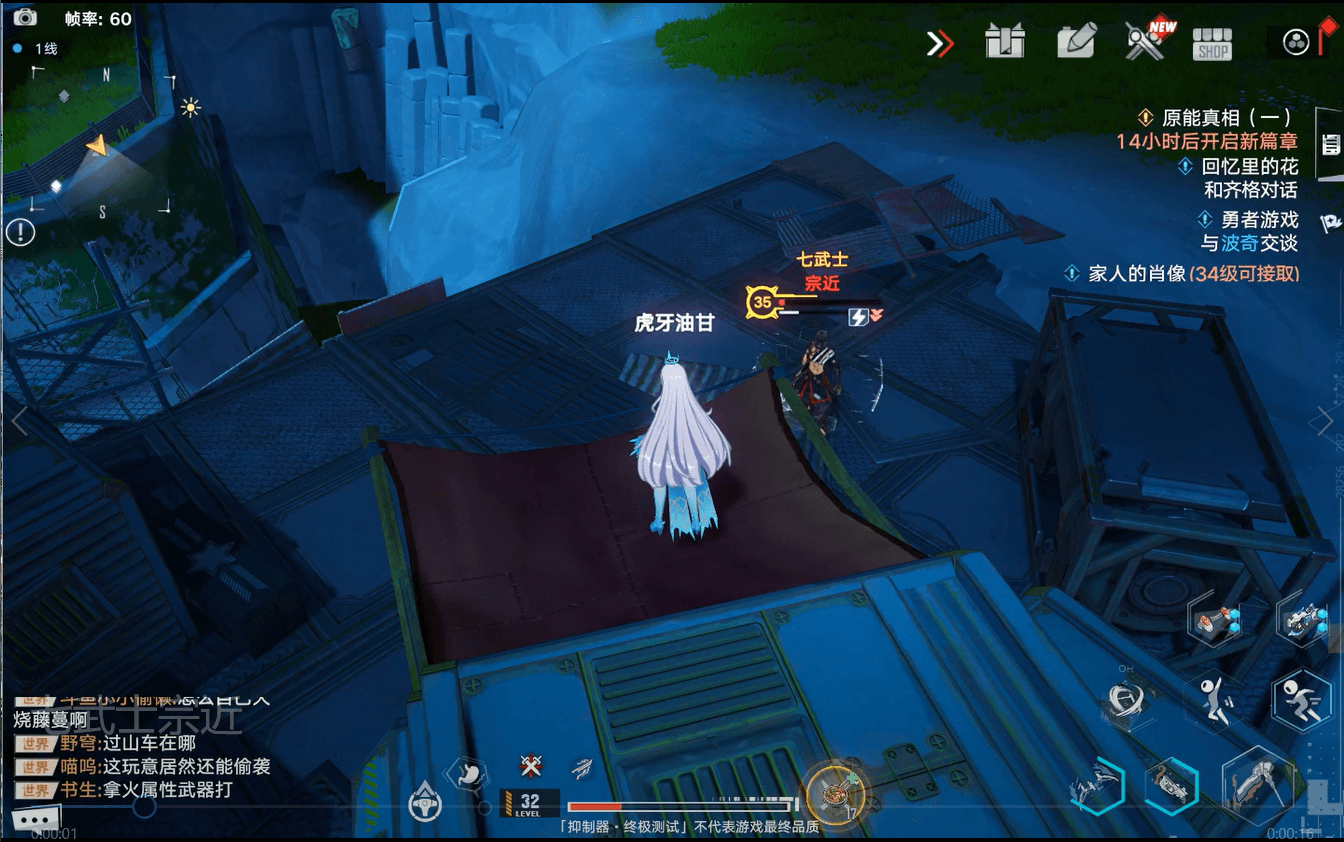Open the steering wheel vehicle icon

425,805
